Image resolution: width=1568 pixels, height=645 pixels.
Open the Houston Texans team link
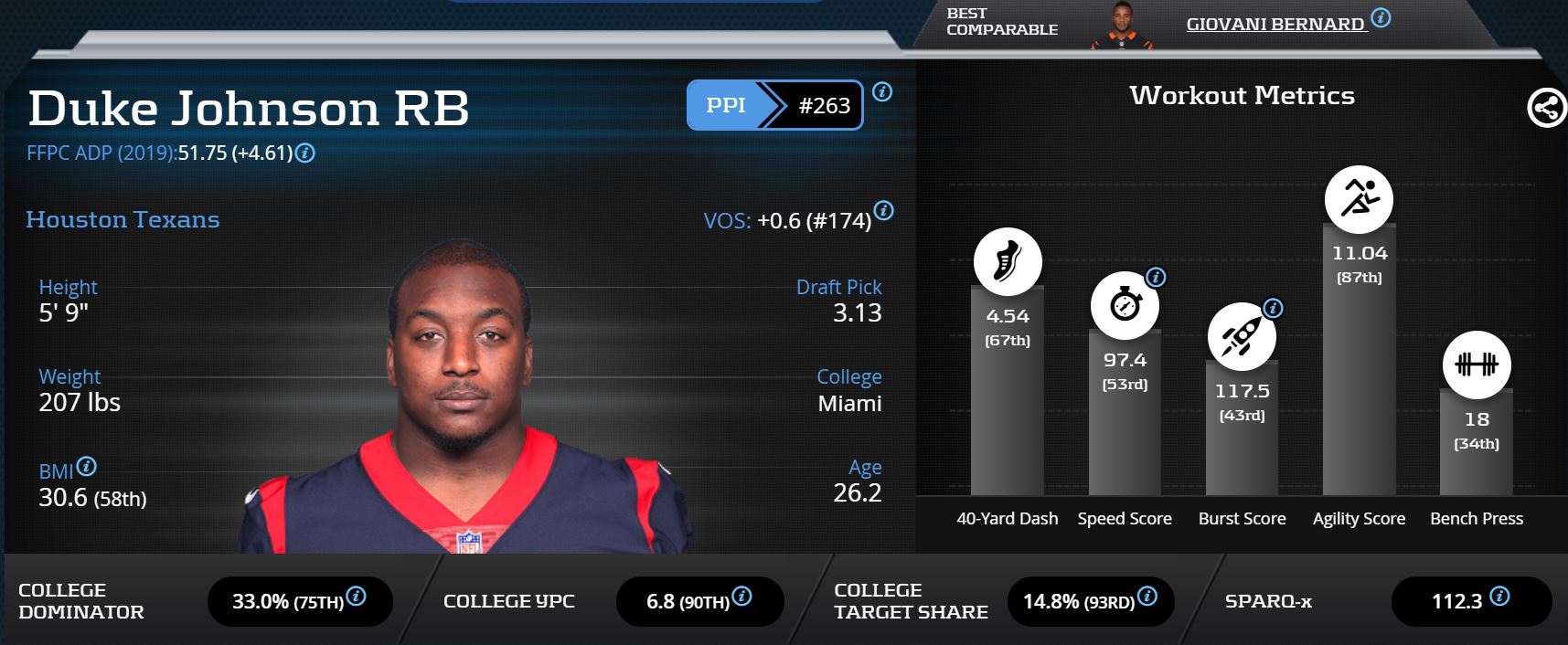coord(123,219)
